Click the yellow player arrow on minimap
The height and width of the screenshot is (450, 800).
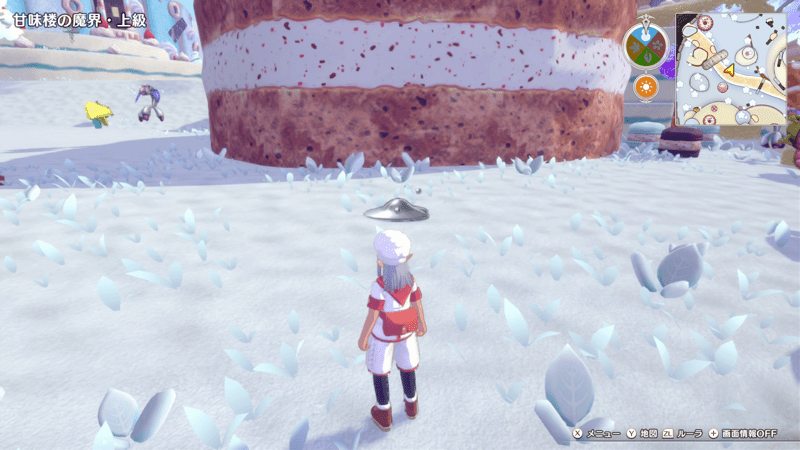(x=729, y=69)
